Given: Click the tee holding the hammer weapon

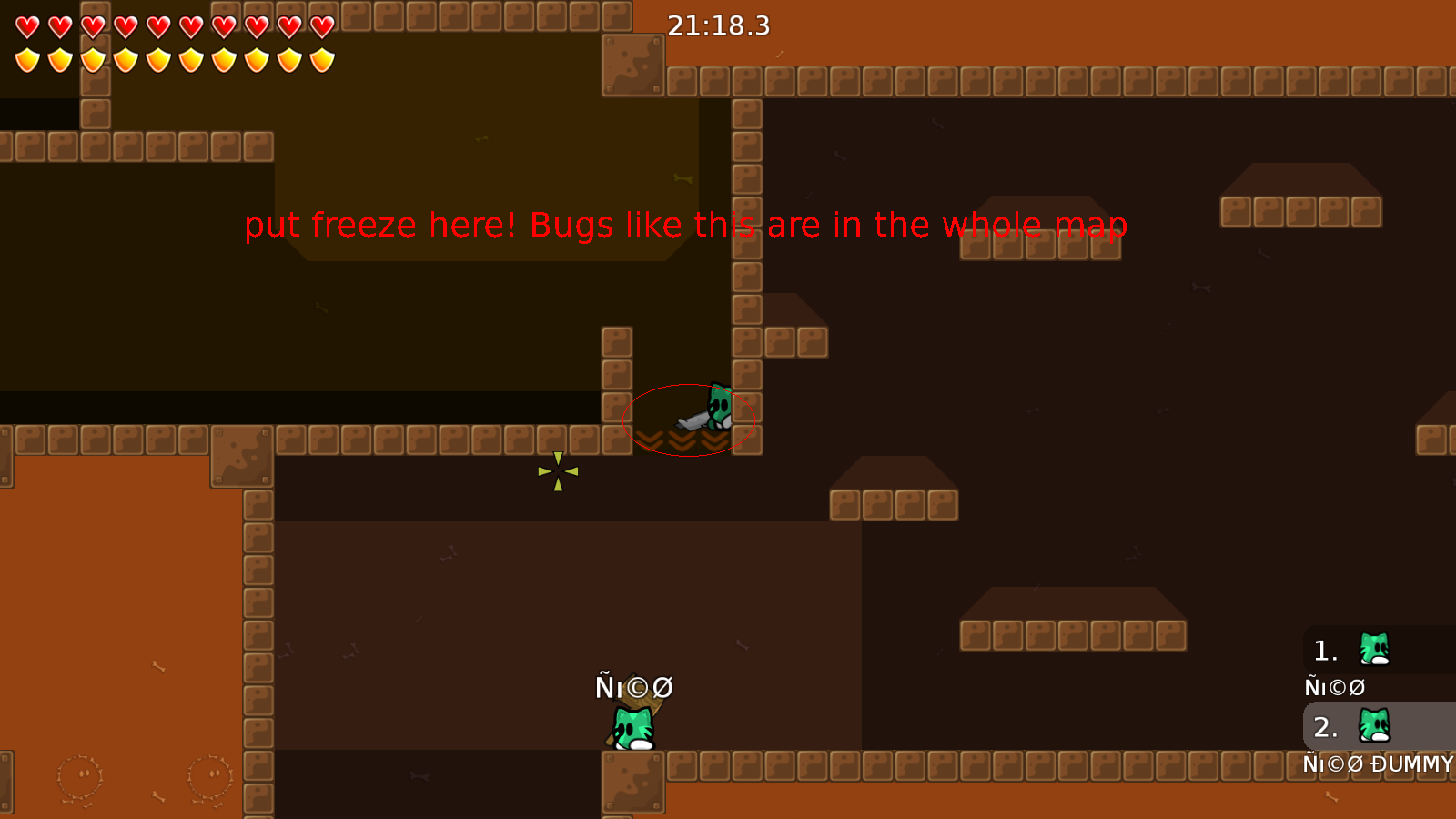Looking at the screenshot, I should coord(719,409).
